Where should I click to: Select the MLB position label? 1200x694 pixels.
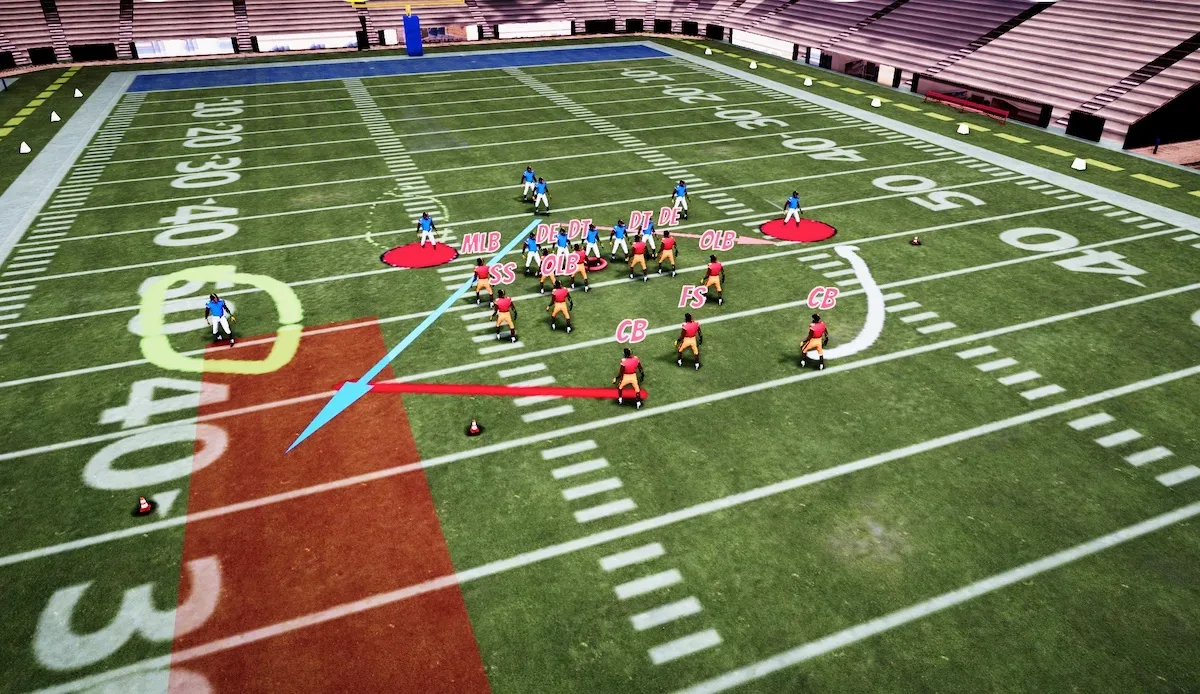(480, 243)
